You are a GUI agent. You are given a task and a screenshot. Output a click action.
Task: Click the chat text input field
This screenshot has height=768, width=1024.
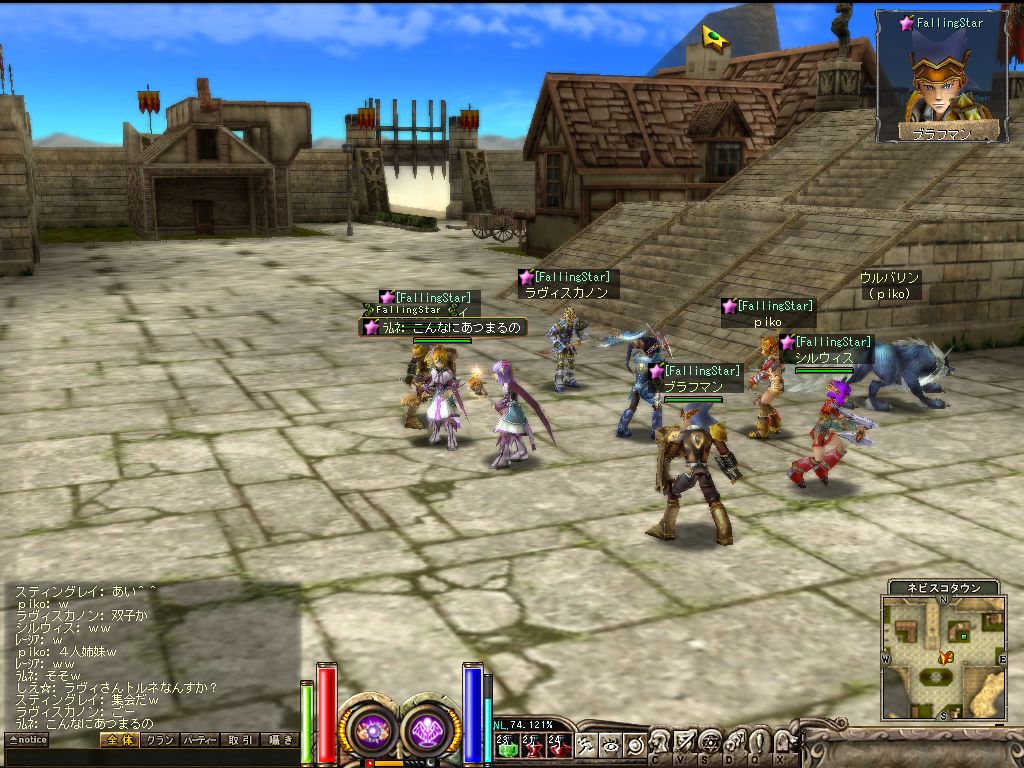150,757
